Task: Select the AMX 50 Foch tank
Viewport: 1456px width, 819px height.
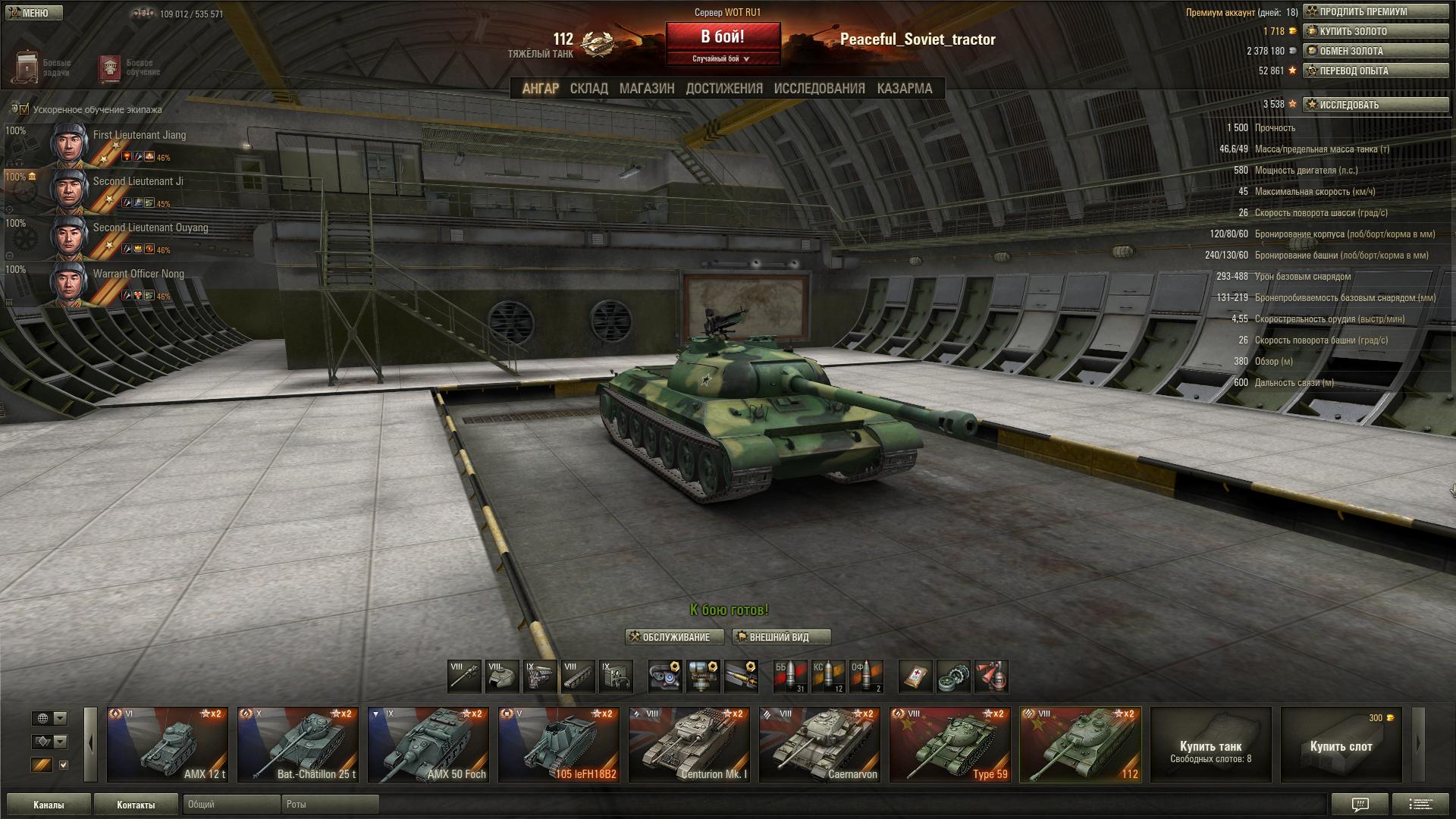Action: (428, 745)
